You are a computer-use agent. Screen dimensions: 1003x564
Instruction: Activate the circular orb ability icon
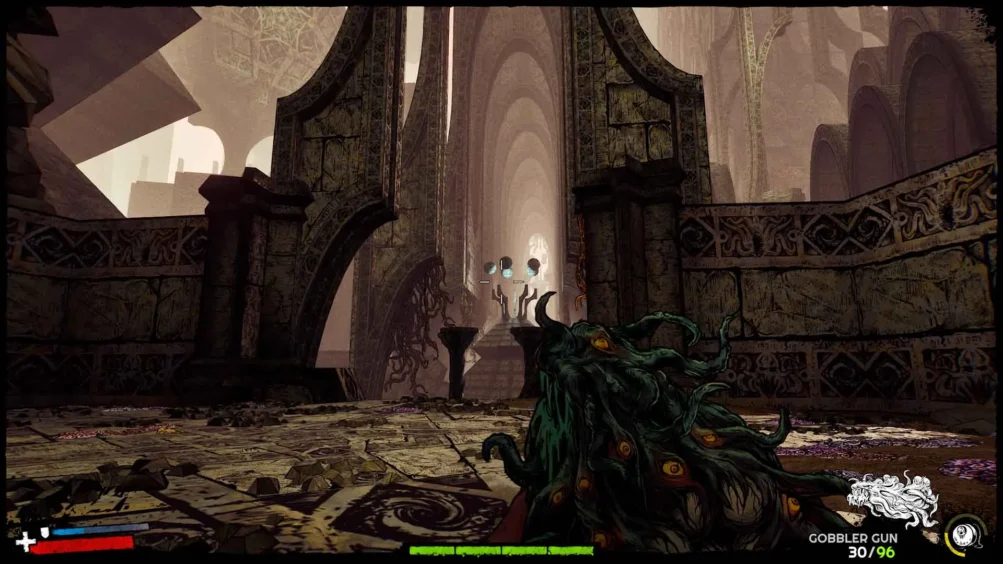coord(966,533)
